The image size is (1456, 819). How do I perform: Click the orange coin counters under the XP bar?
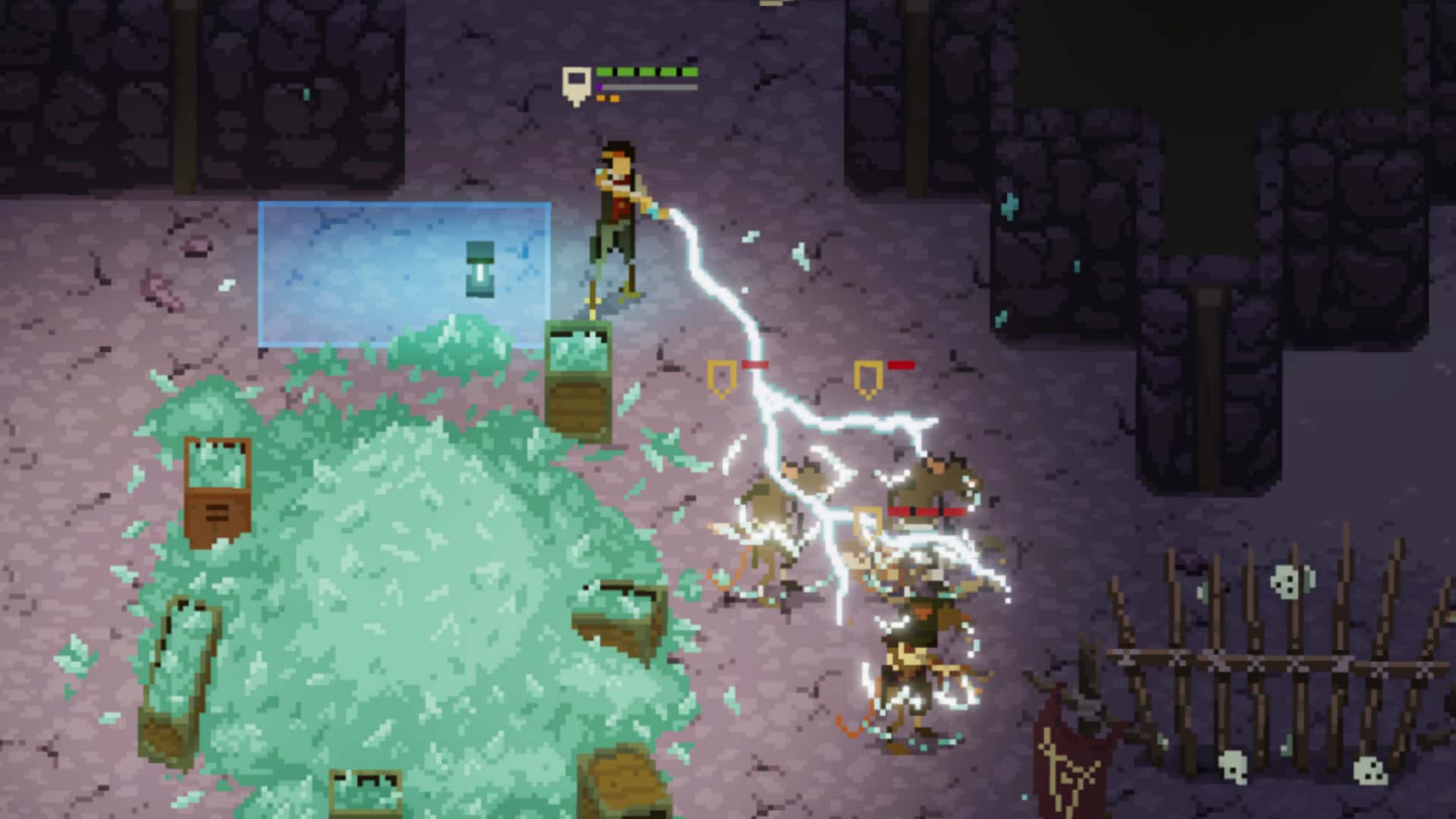[607, 97]
